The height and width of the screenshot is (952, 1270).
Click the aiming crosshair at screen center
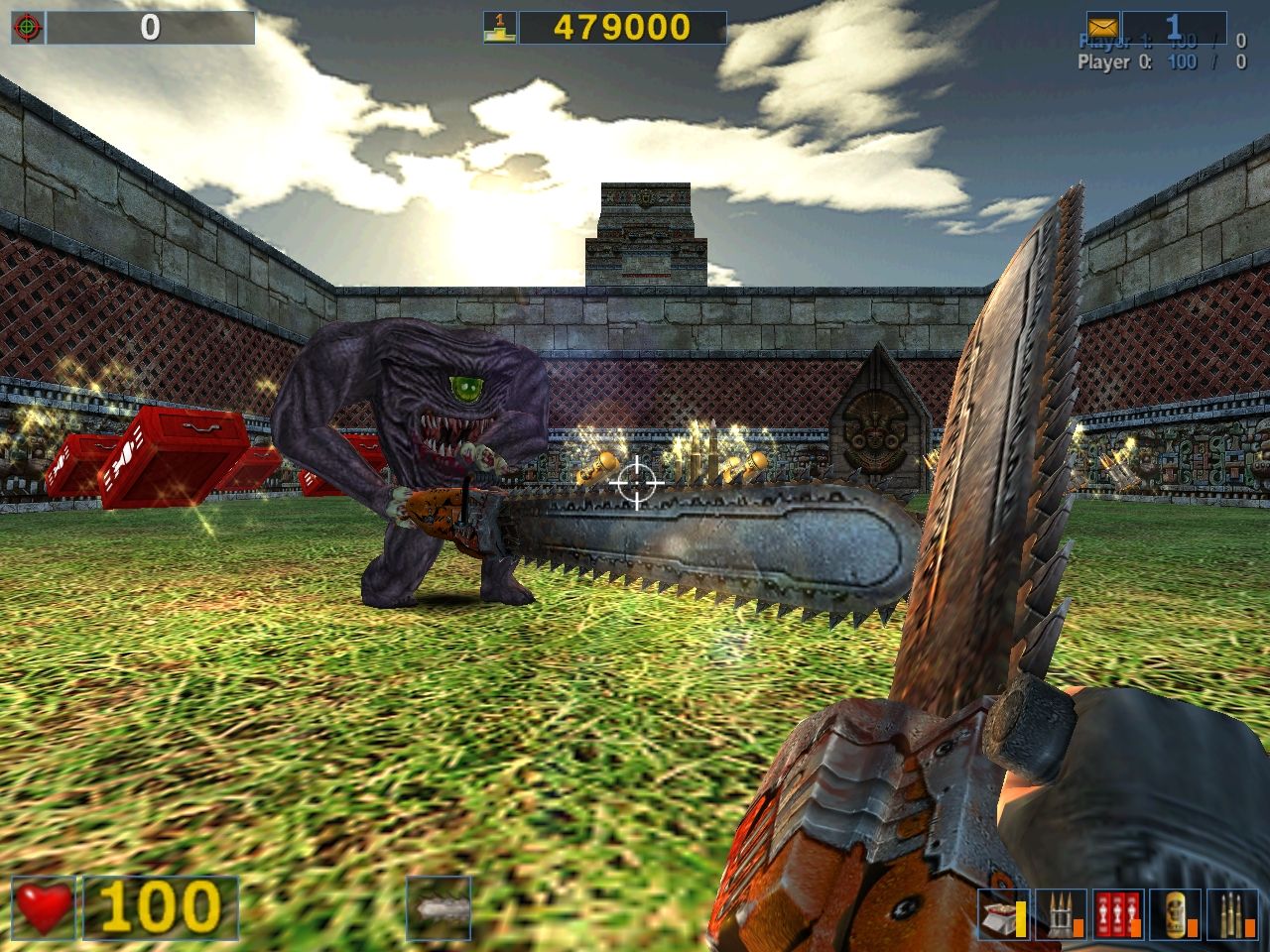pyautogui.click(x=635, y=483)
